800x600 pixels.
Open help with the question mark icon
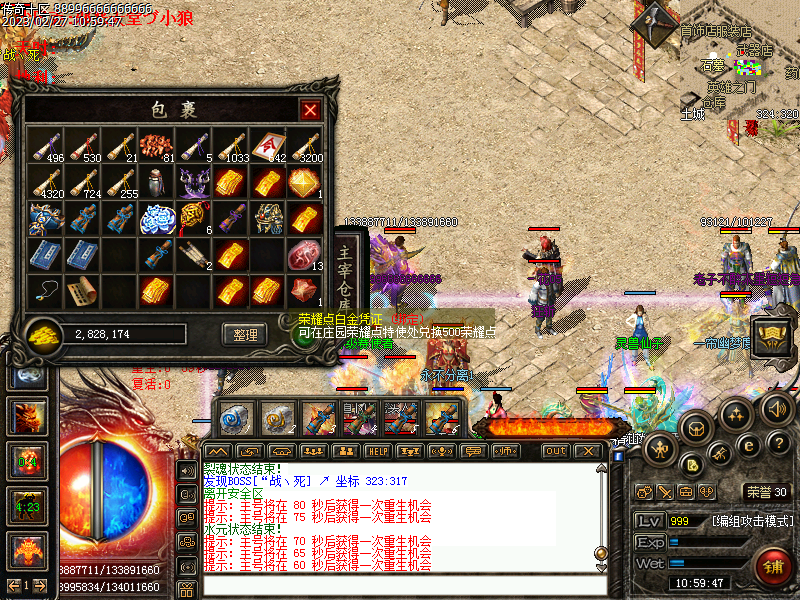[x=779, y=443]
